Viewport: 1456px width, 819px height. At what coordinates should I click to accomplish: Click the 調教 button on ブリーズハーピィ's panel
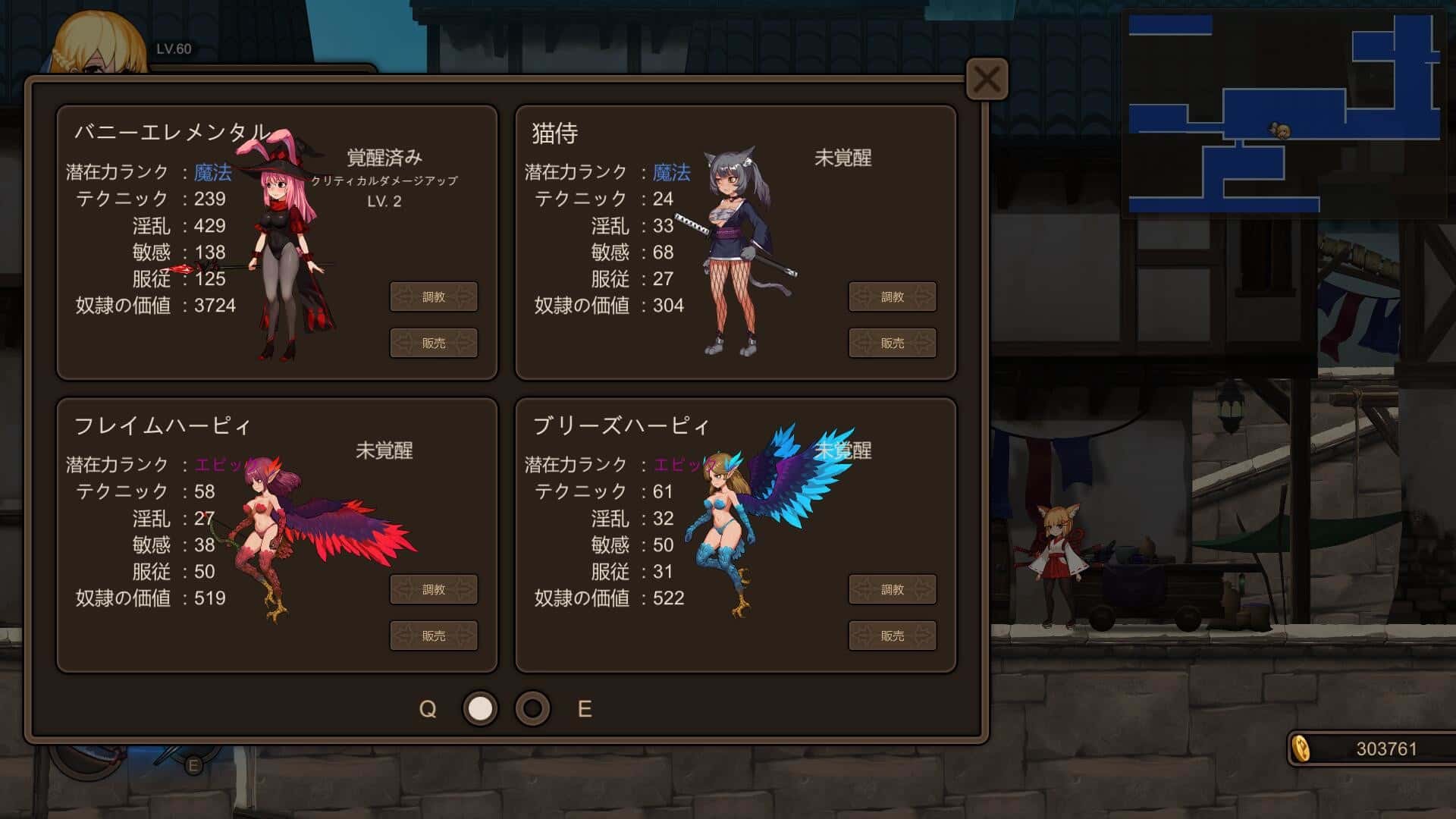pos(893,589)
